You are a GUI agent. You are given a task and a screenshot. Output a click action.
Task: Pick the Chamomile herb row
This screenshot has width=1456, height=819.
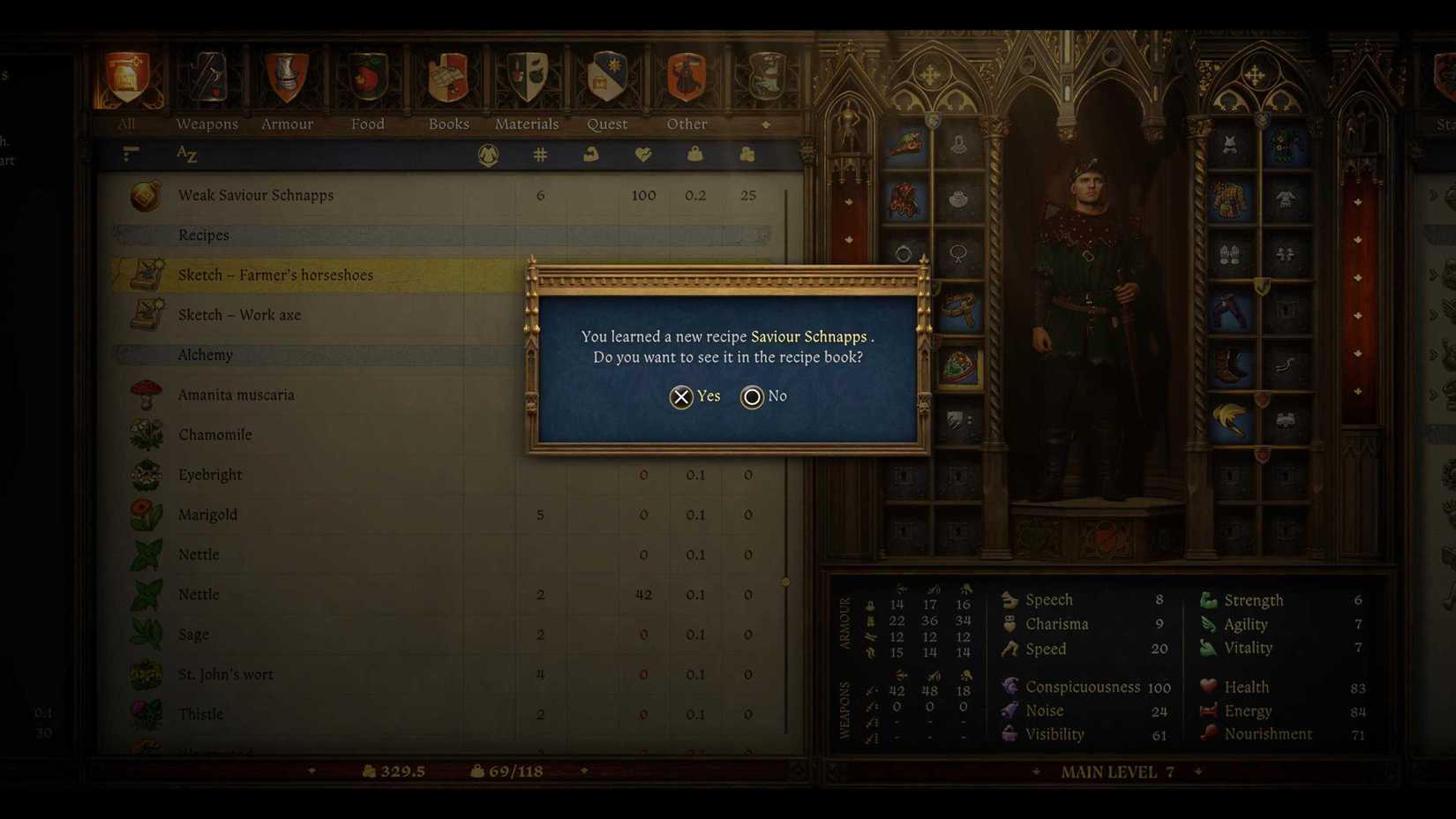tap(215, 435)
